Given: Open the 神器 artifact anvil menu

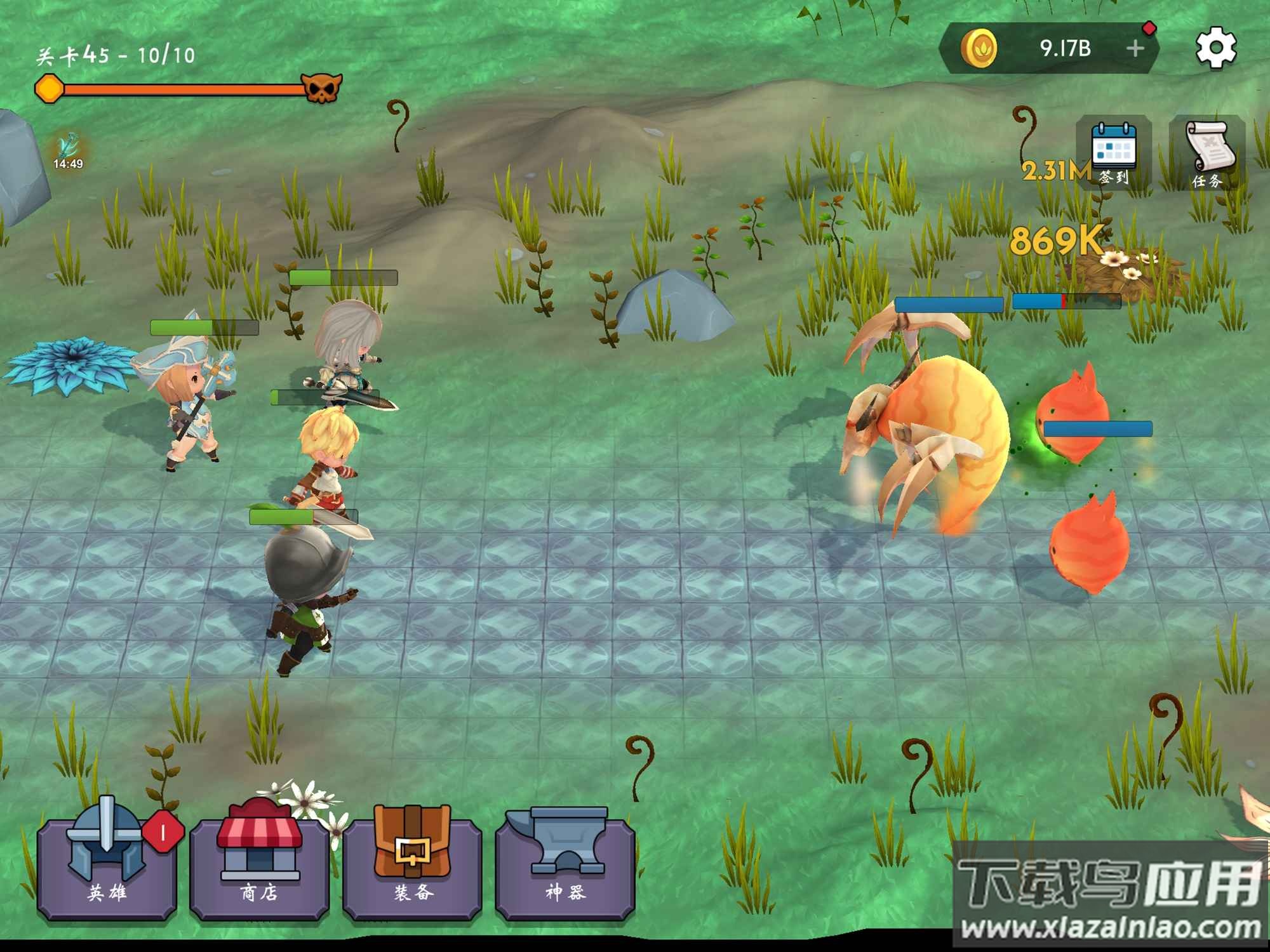Looking at the screenshot, I should pos(565,866).
